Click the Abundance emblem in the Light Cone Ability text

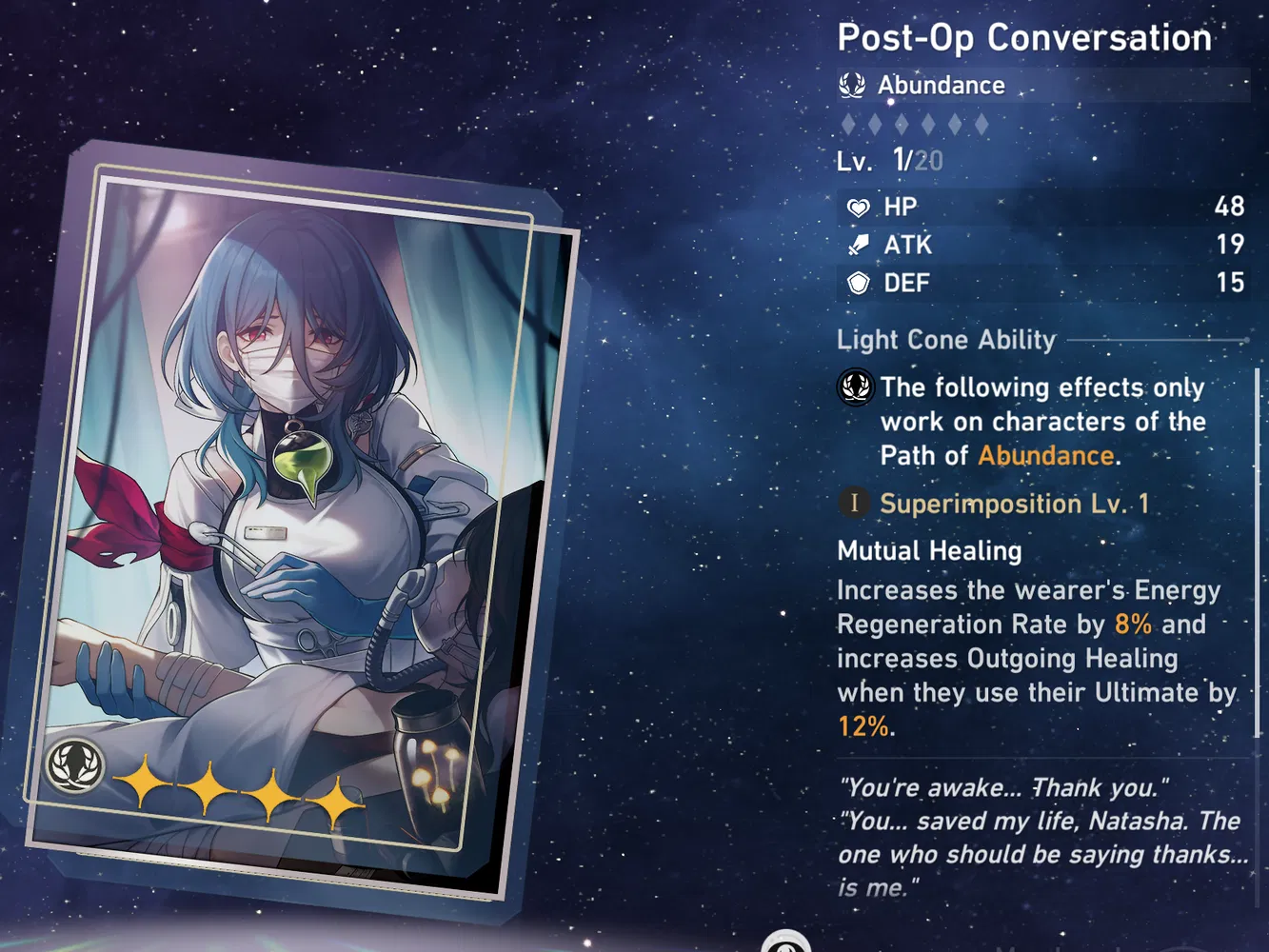click(857, 388)
